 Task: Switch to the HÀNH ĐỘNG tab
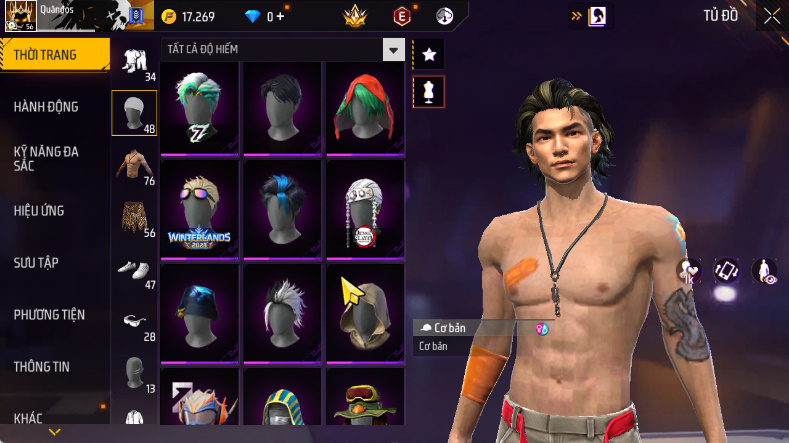coord(46,107)
